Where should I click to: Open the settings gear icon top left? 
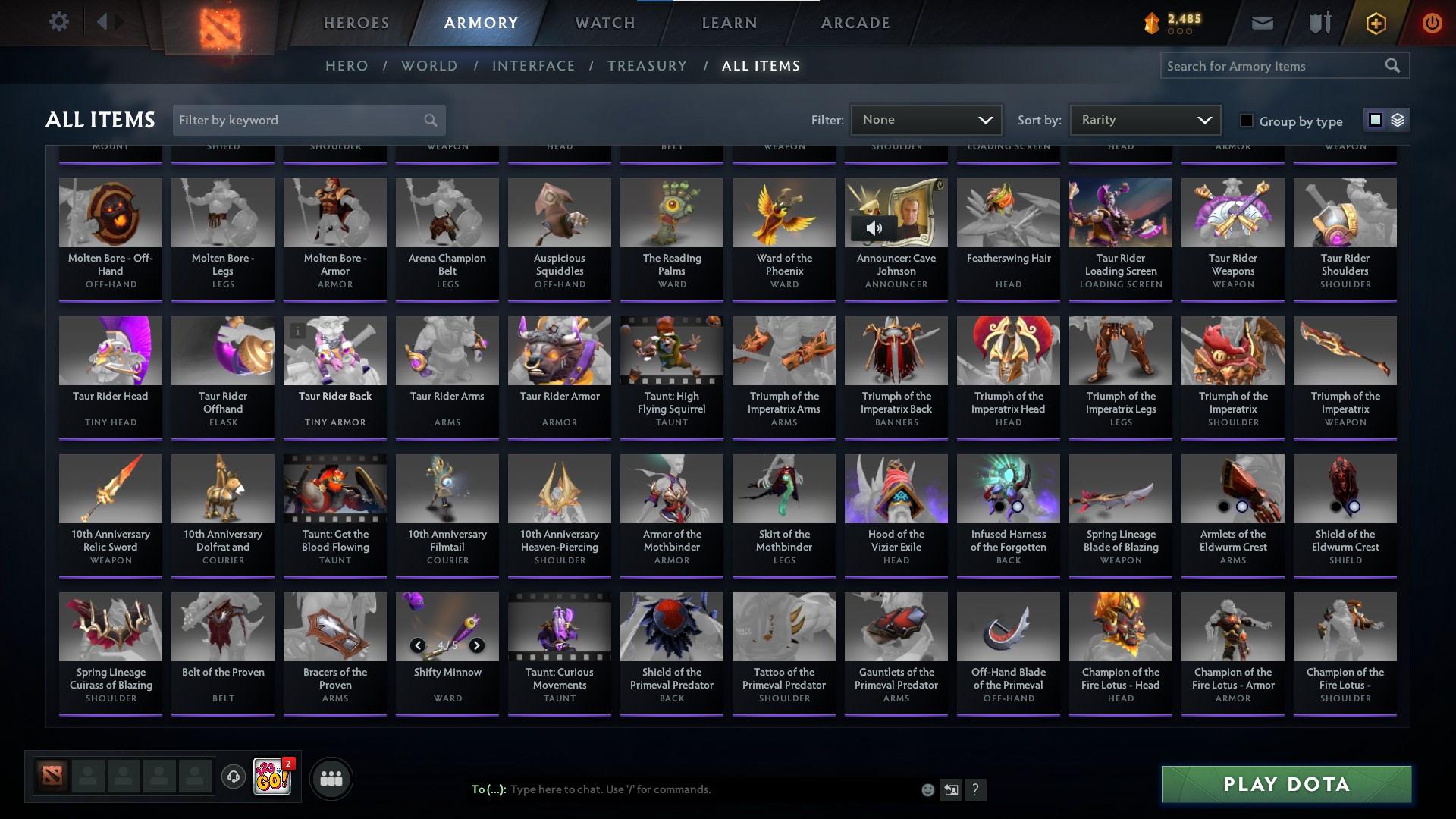pos(59,21)
